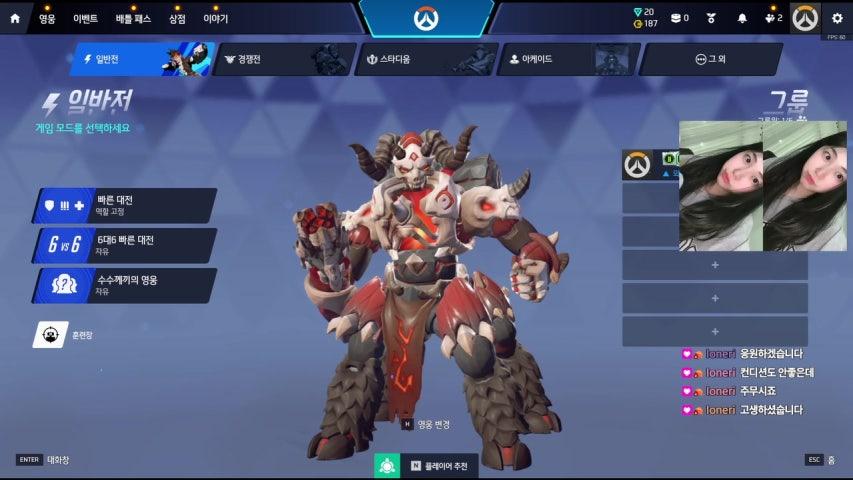
Task: Open the 영웅 heroes menu
Action: pyautogui.click(x=47, y=18)
